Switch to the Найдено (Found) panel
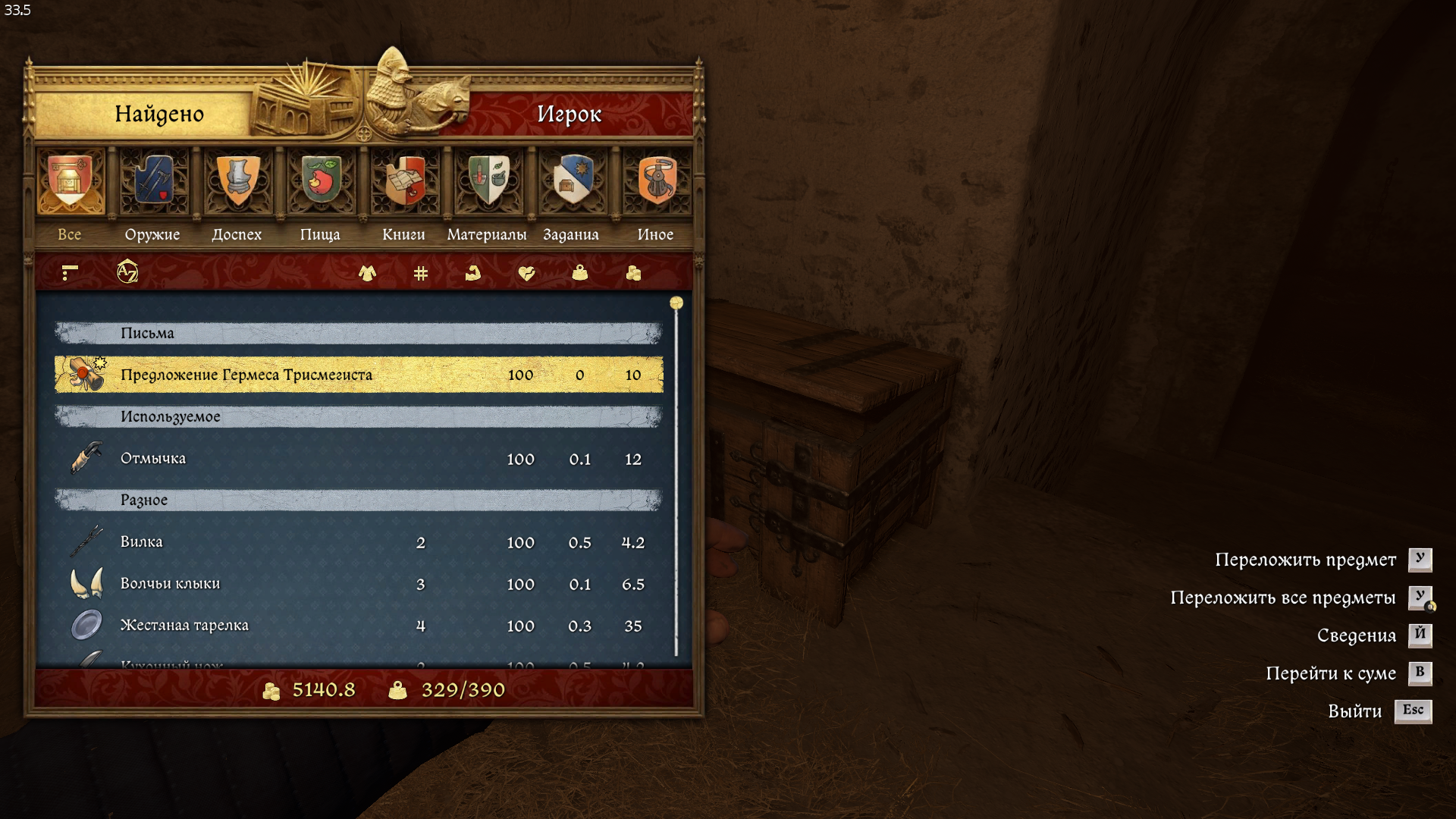The height and width of the screenshot is (819, 1456). 158,114
